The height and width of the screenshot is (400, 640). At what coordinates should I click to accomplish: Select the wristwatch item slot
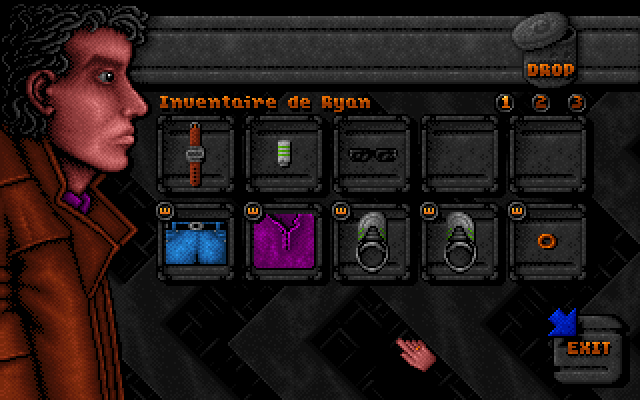[195, 153]
